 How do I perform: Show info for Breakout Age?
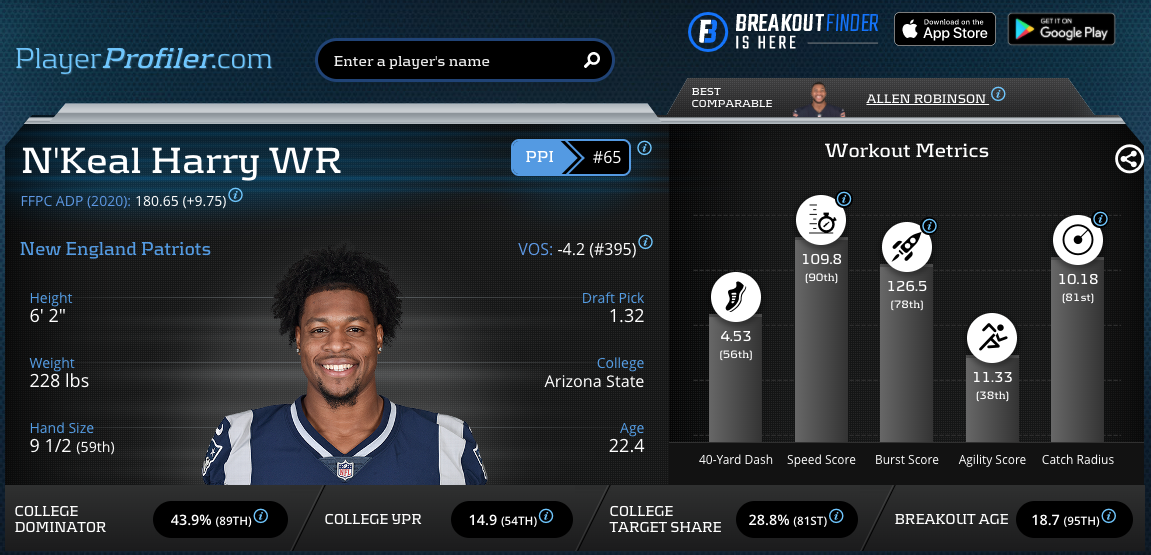[x=1107, y=517]
